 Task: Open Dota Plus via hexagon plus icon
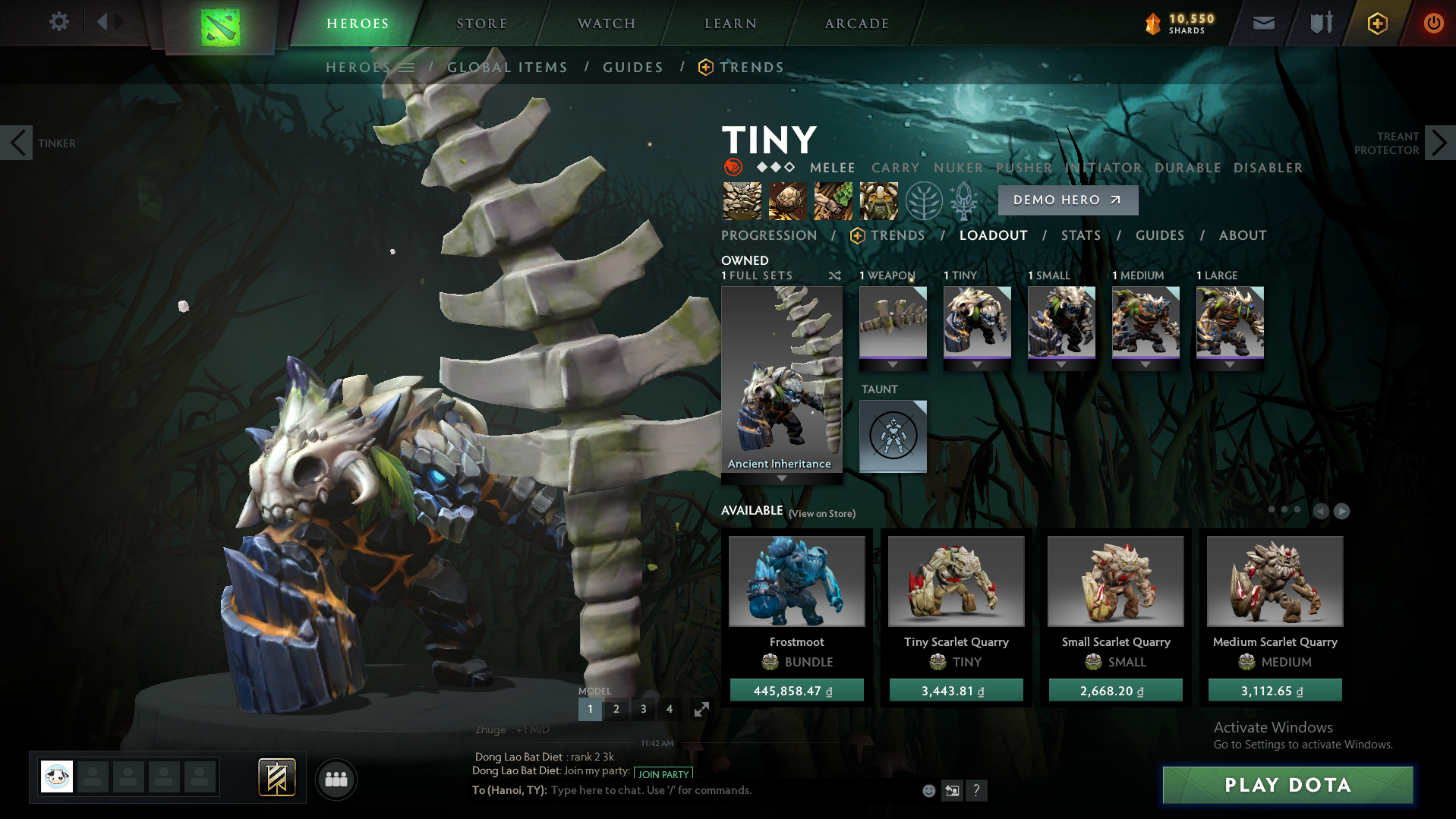[x=1376, y=22]
